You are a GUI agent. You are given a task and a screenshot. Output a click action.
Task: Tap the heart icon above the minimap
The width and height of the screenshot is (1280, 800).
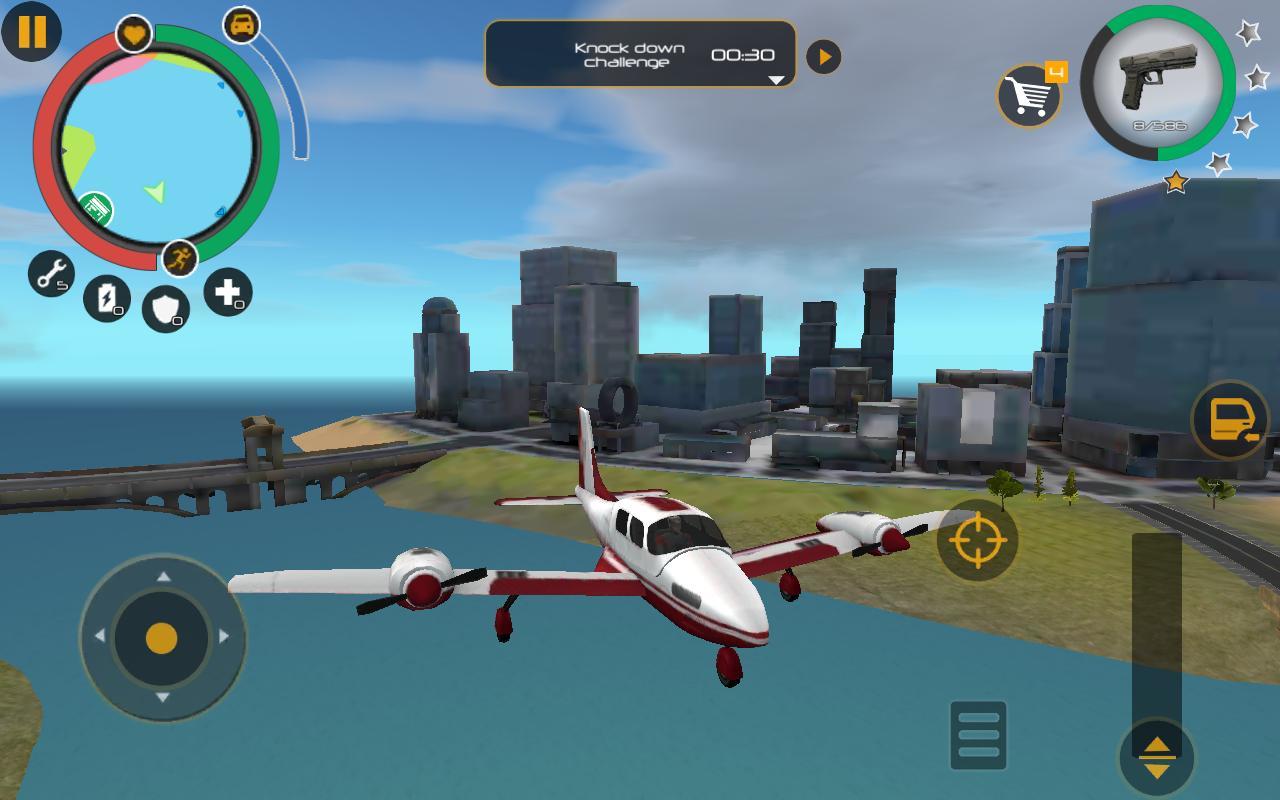[x=134, y=30]
